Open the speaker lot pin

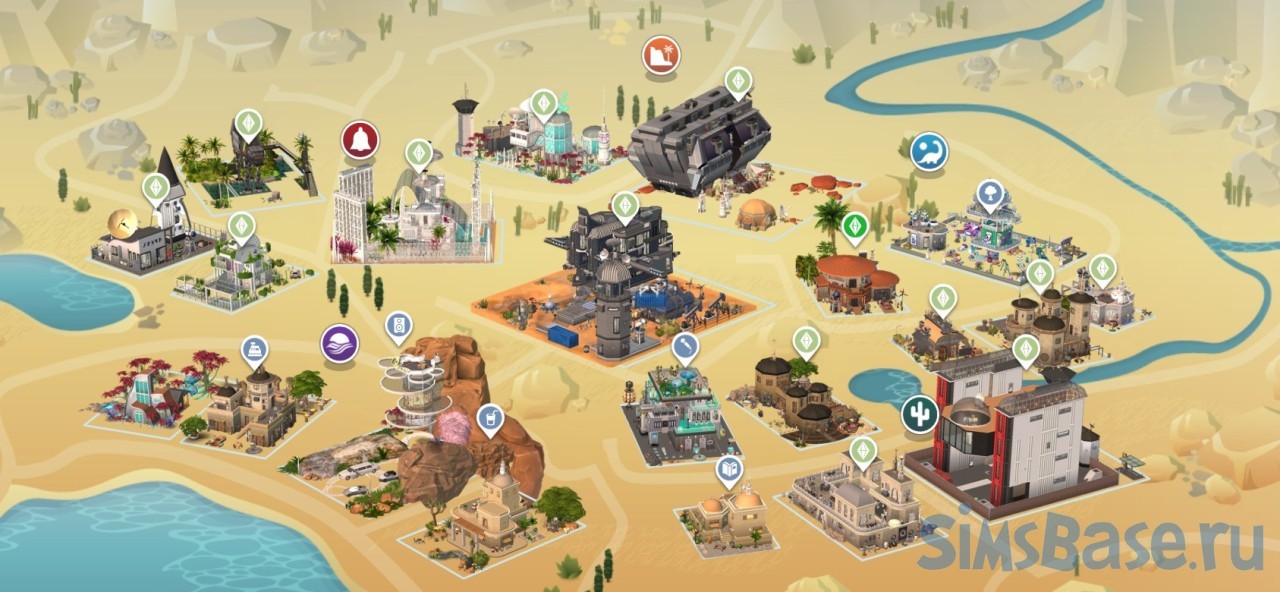[x=398, y=325]
